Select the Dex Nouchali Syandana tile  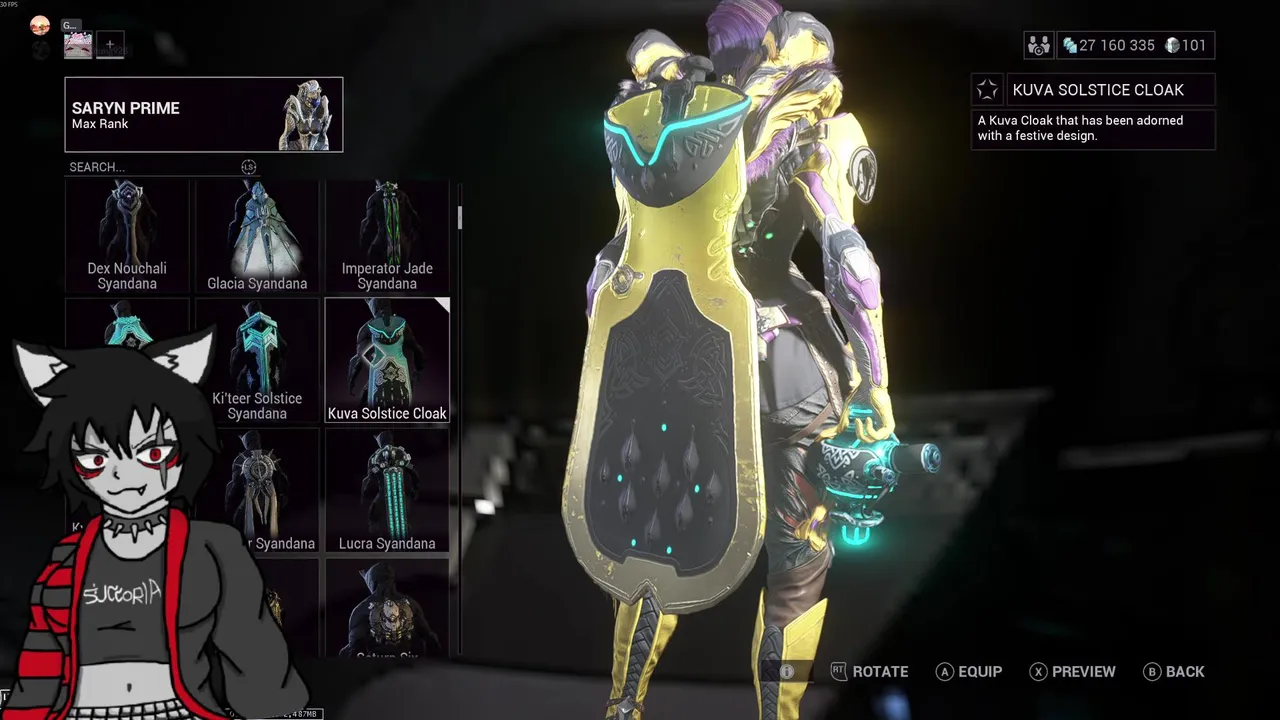pyautogui.click(x=127, y=236)
